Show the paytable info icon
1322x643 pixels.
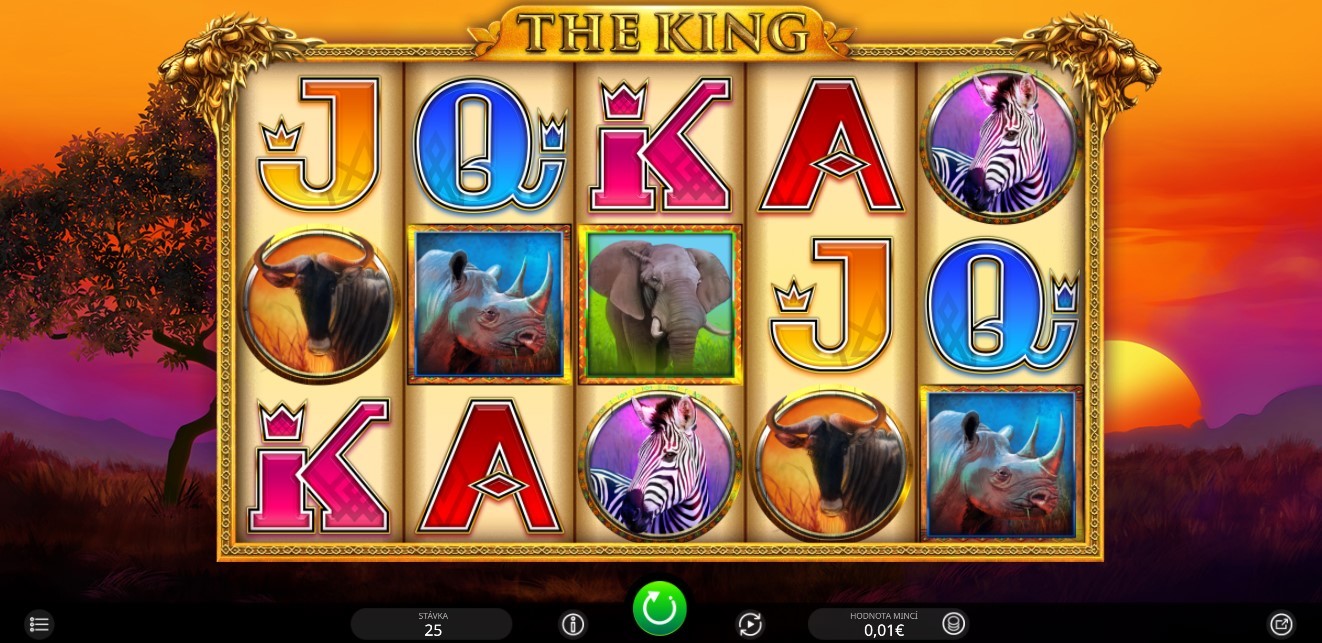[x=573, y=625]
